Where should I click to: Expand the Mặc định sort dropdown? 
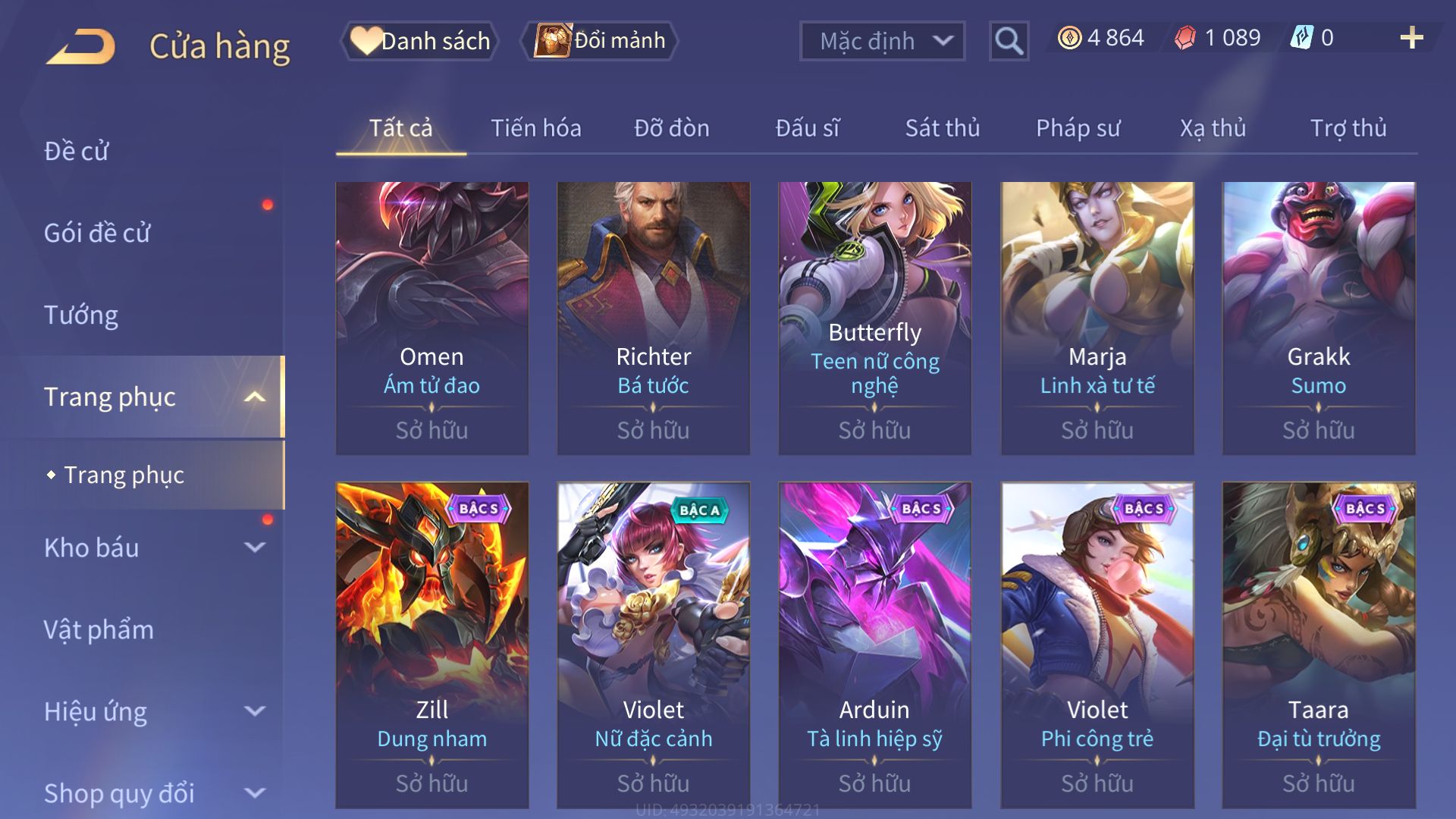click(882, 41)
